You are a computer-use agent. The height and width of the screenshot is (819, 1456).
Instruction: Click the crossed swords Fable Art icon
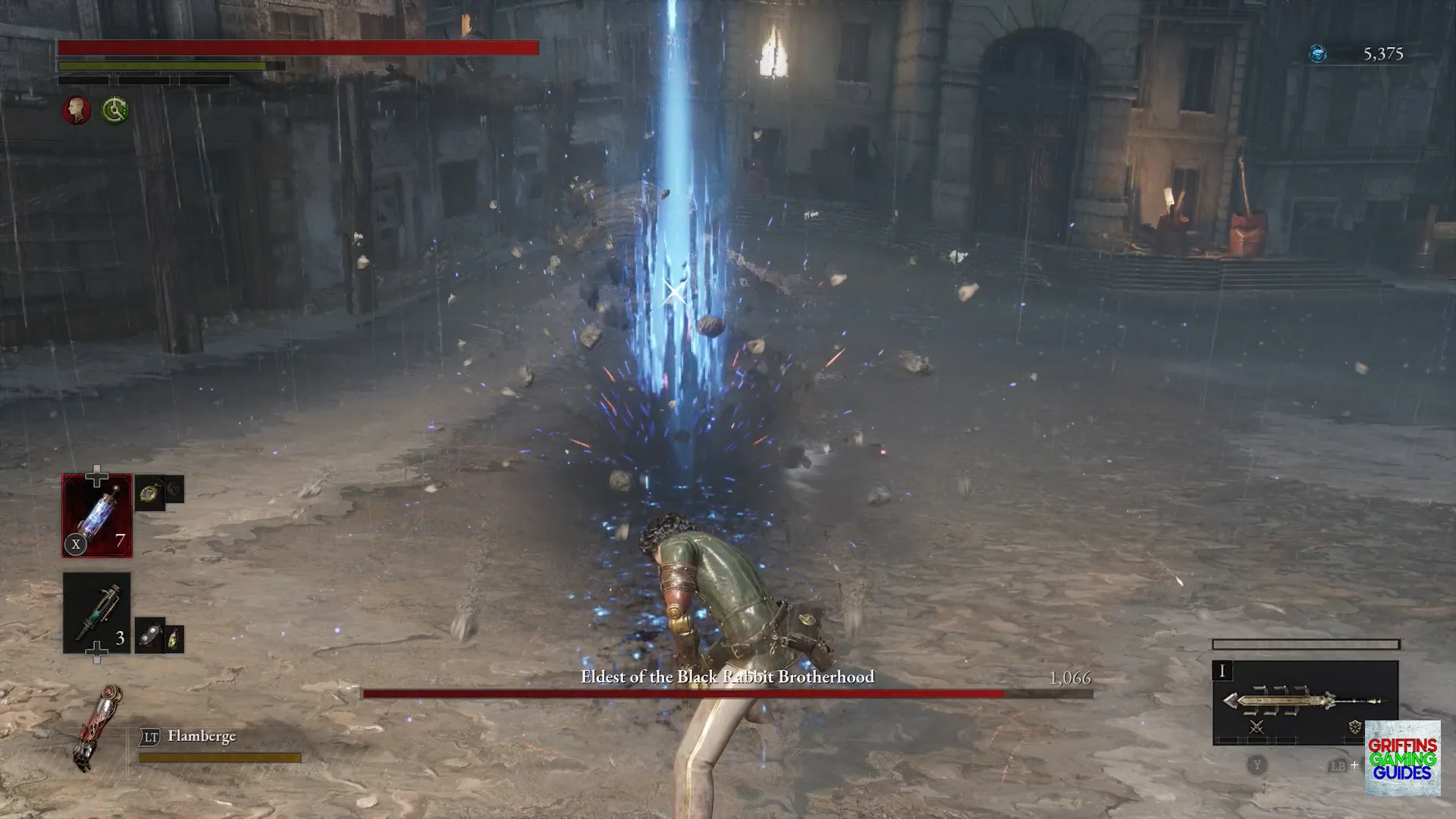coord(1257,727)
